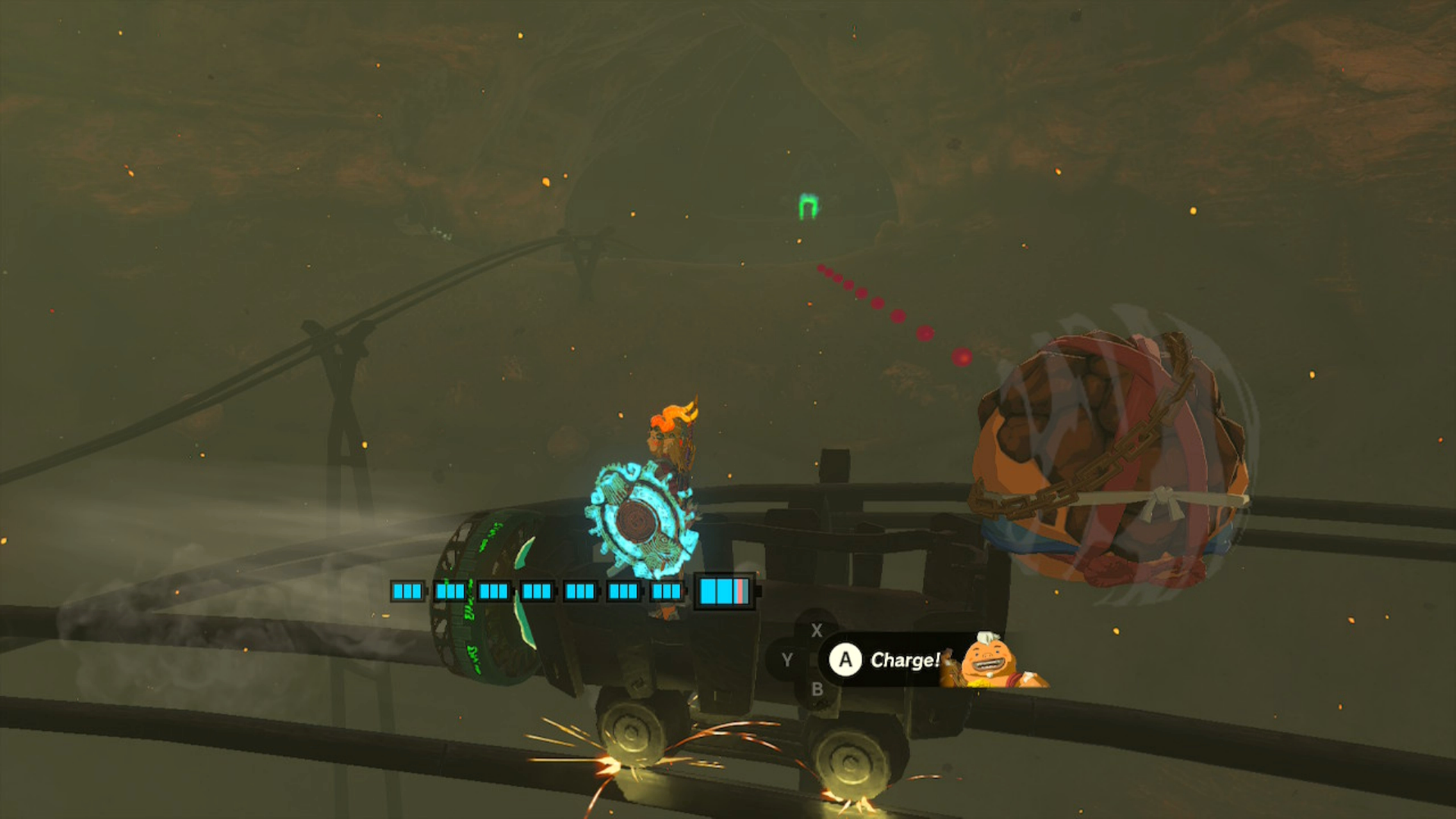The image size is (1456, 819).
Task: Click the Y button icon on the controller cluster
Action: tap(789, 660)
